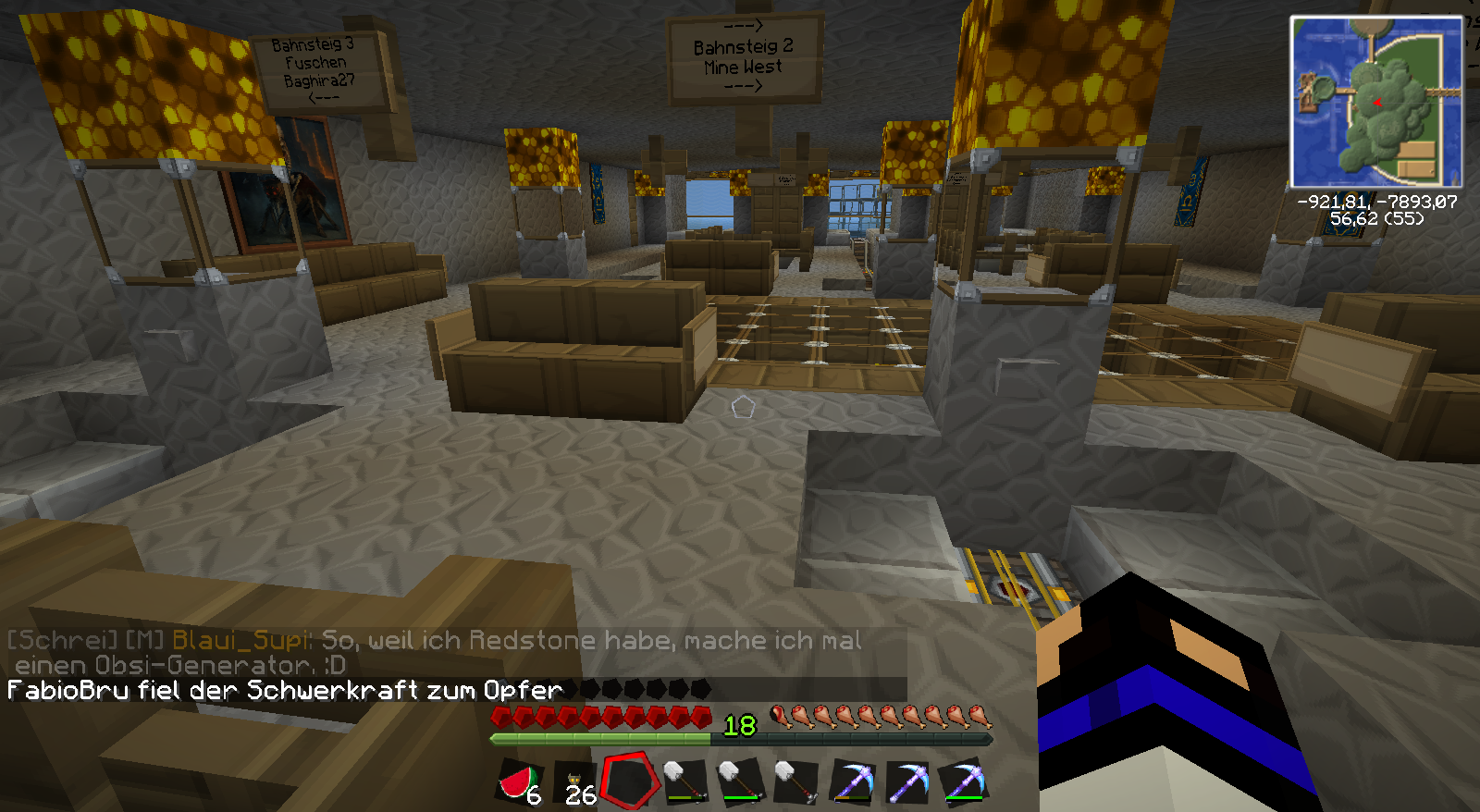Click the red-outlined selected hotbar slot

(630, 781)
